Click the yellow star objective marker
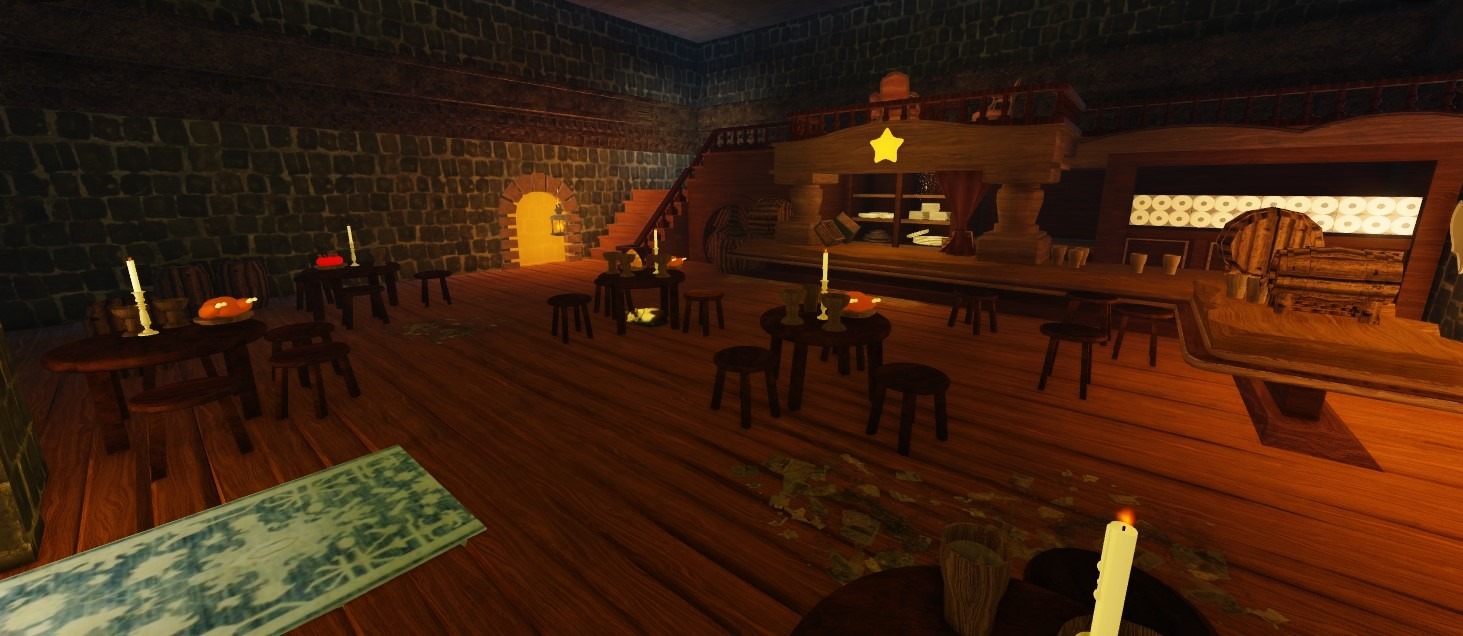Screen dimensions: 1463x636 coord(886,146)
